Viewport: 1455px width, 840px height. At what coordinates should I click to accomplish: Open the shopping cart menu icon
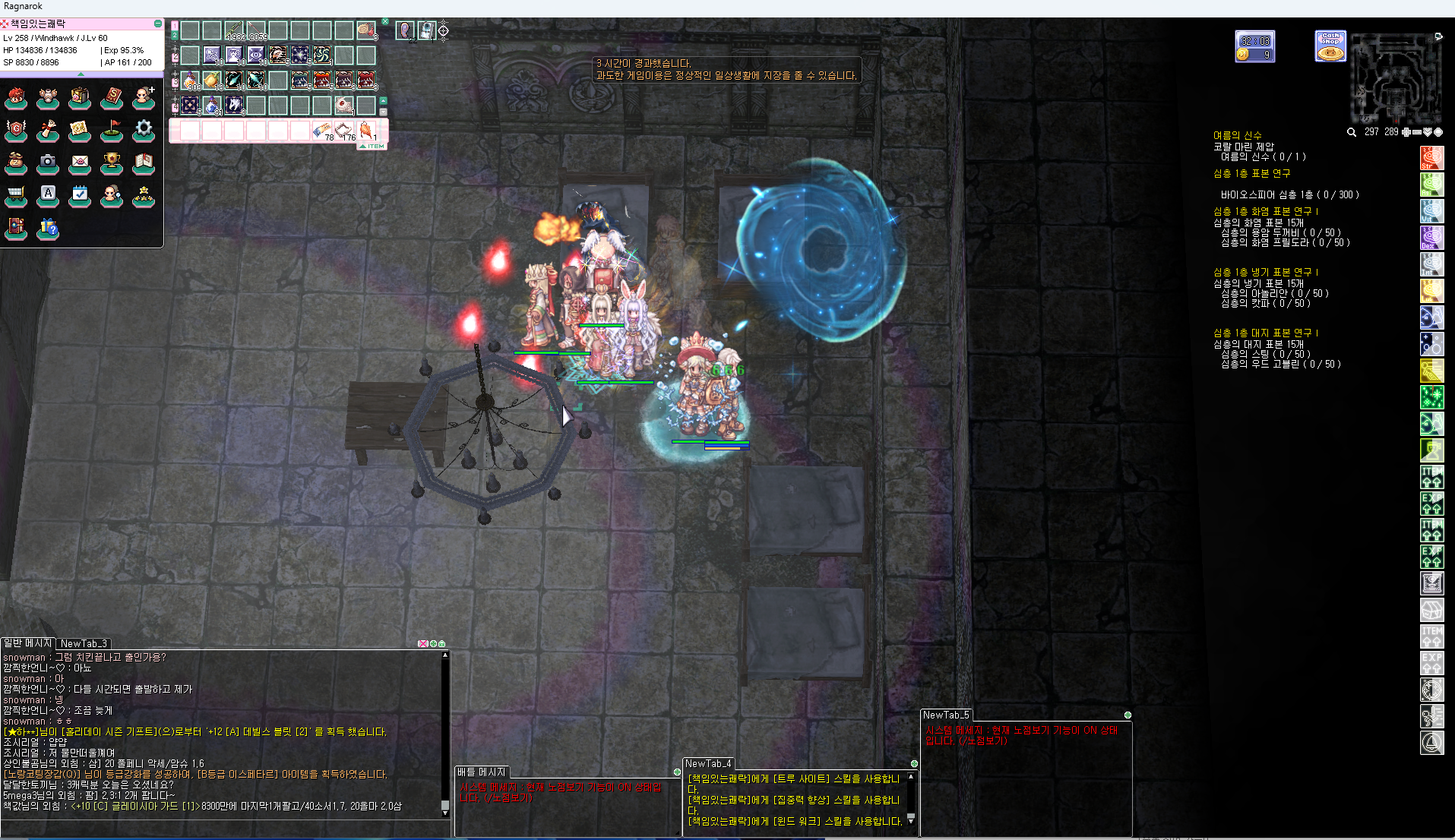[x=16, y=195]
